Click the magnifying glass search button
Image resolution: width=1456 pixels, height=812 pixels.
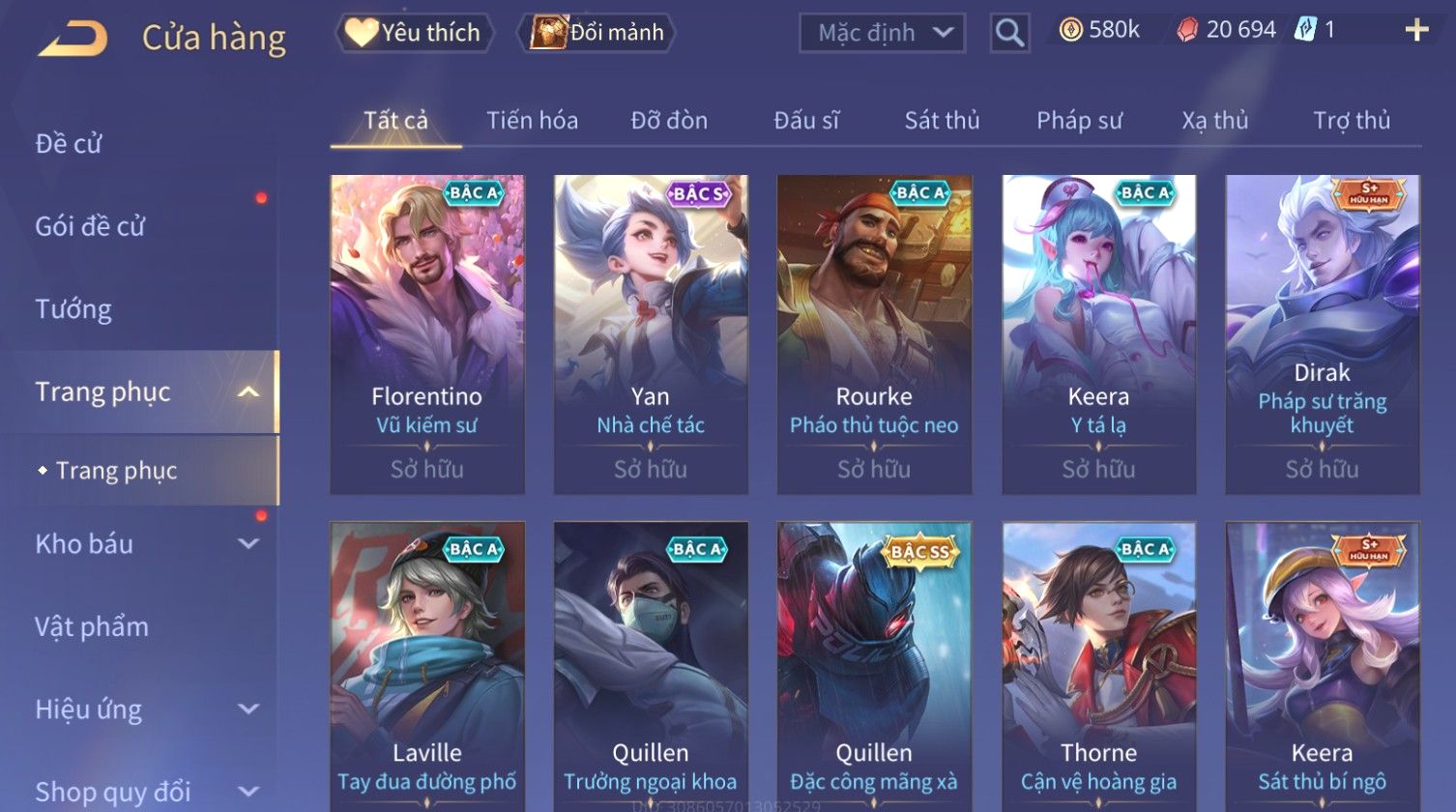click(1009, 34)
